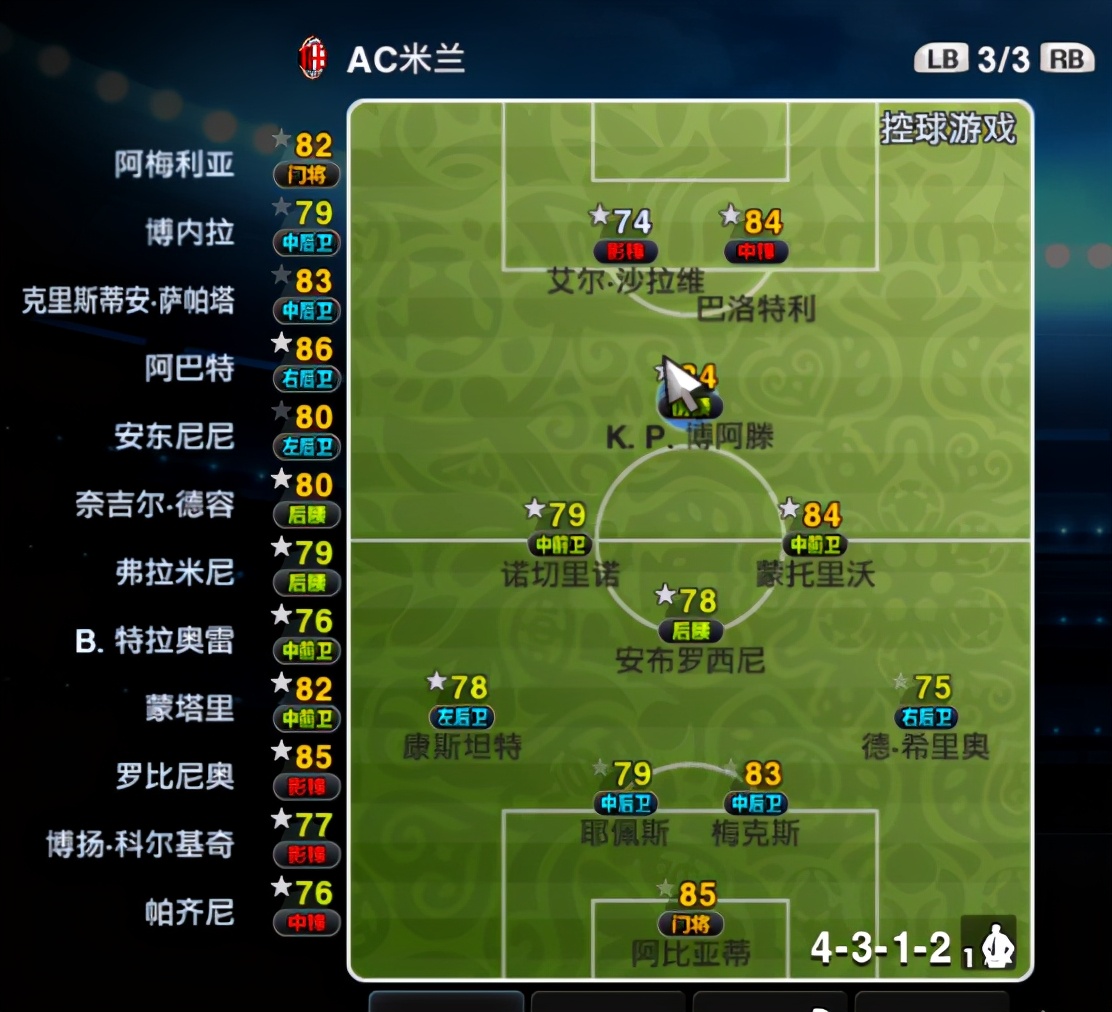1112x1012 pixels.
Task: Select midfielder 诺切里诺 on the pitch
Action: (x=560, y=545)
